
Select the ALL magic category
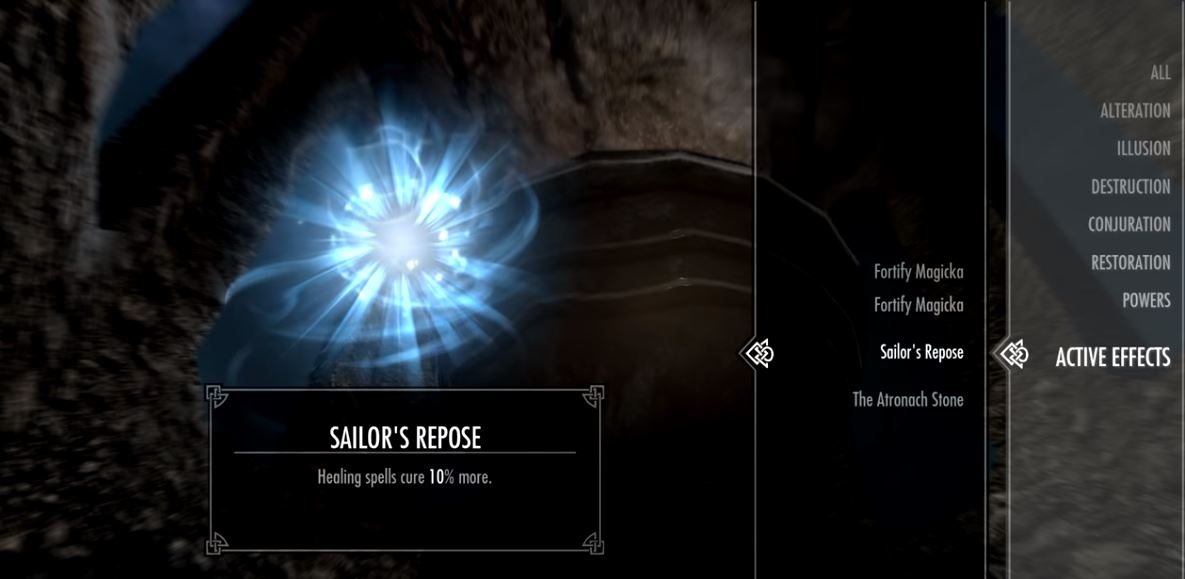1159,73
